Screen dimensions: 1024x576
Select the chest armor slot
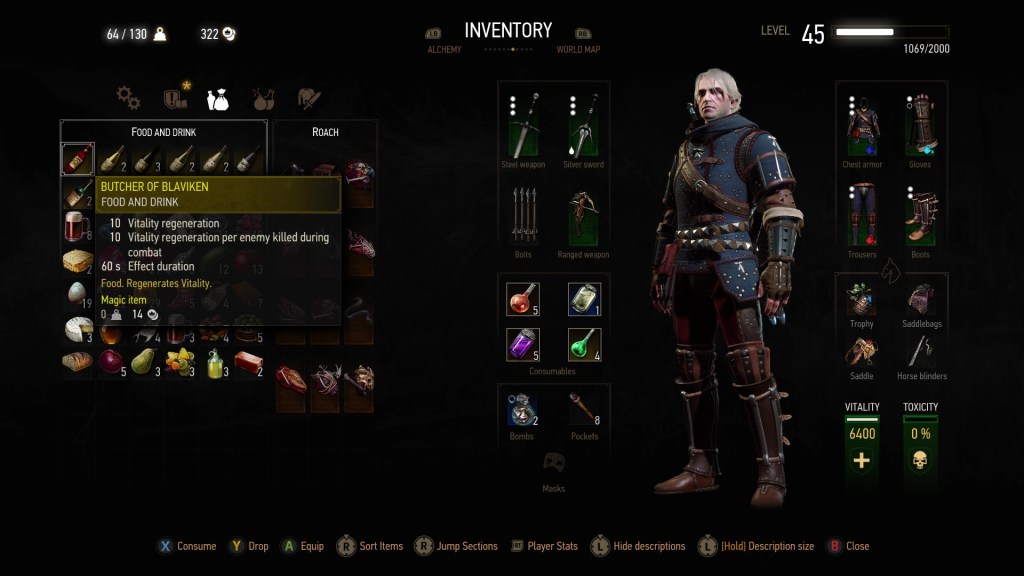coord(862,126)
